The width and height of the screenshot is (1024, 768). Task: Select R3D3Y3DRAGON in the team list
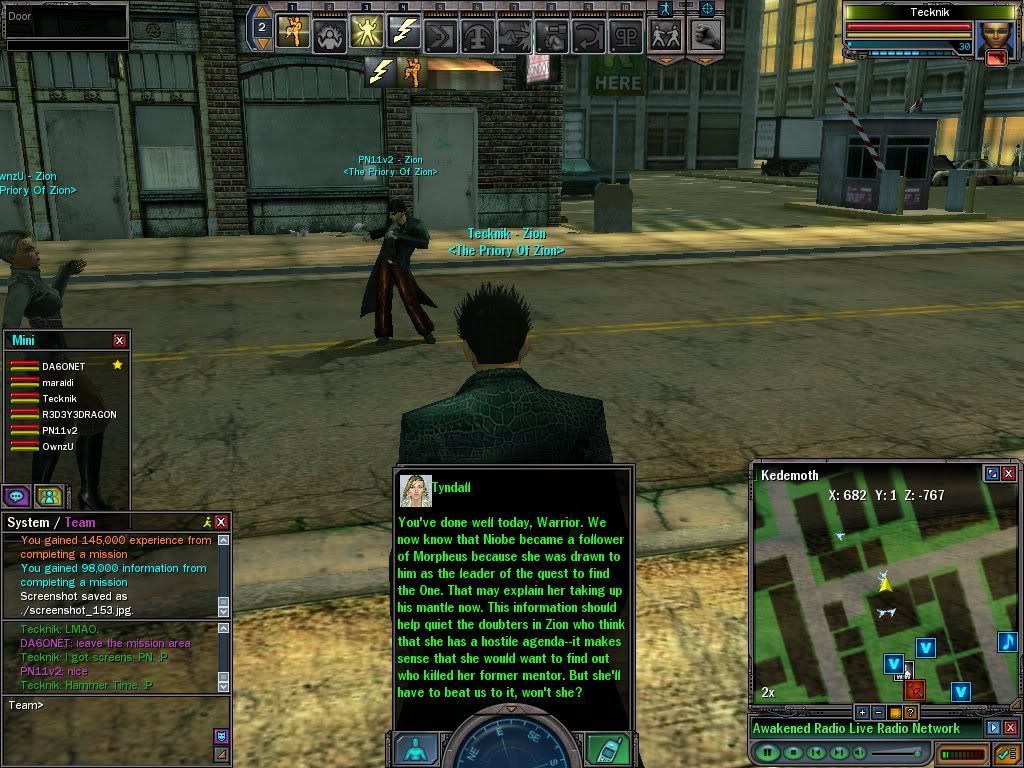79,415
